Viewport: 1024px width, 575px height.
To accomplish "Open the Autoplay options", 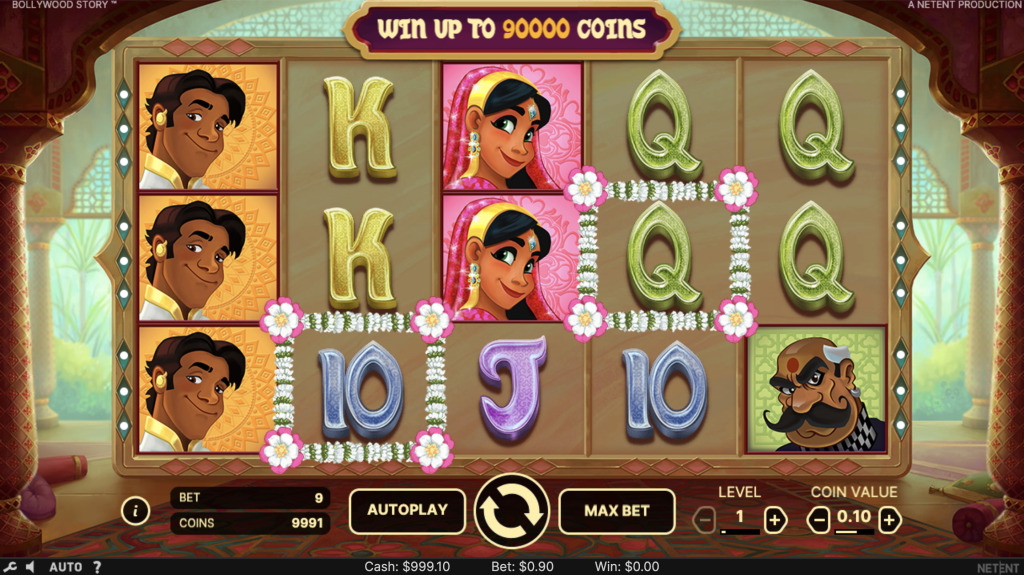I will (x=406, y=510).
